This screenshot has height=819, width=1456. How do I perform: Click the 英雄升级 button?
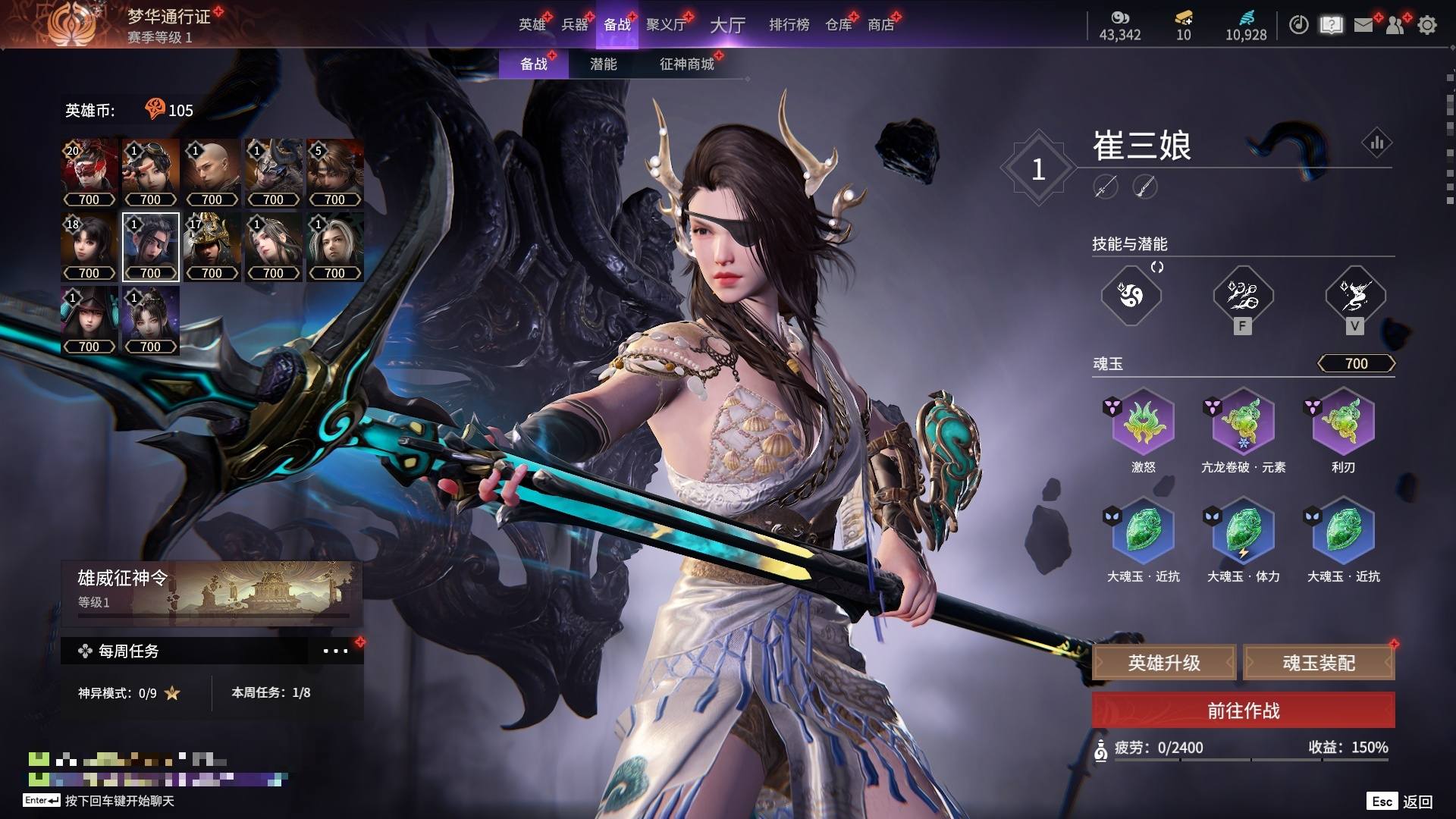[x=1164, y=663]
